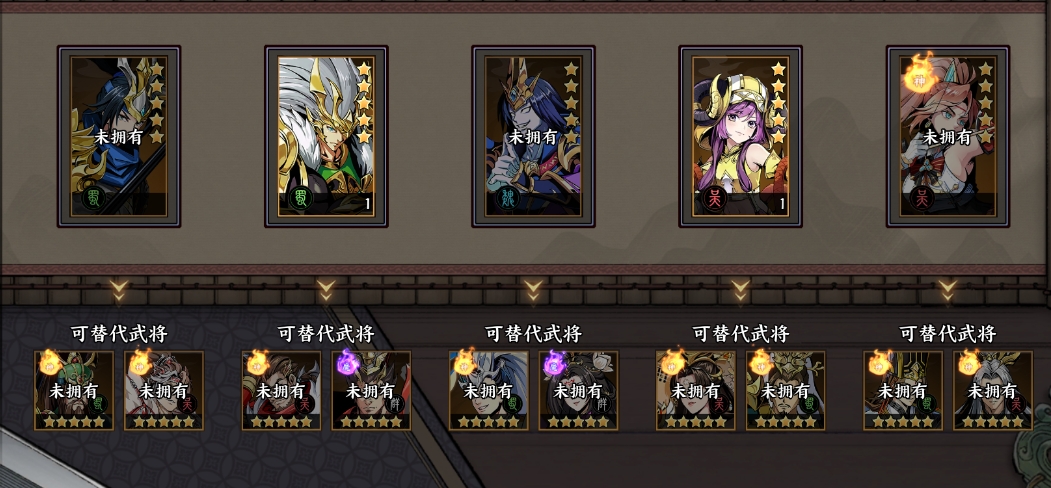The height and width of the screenshot is (488, 1051).
Task: Select the purple-flame golden-helmet substitute hero
Action: pos(371,390)
